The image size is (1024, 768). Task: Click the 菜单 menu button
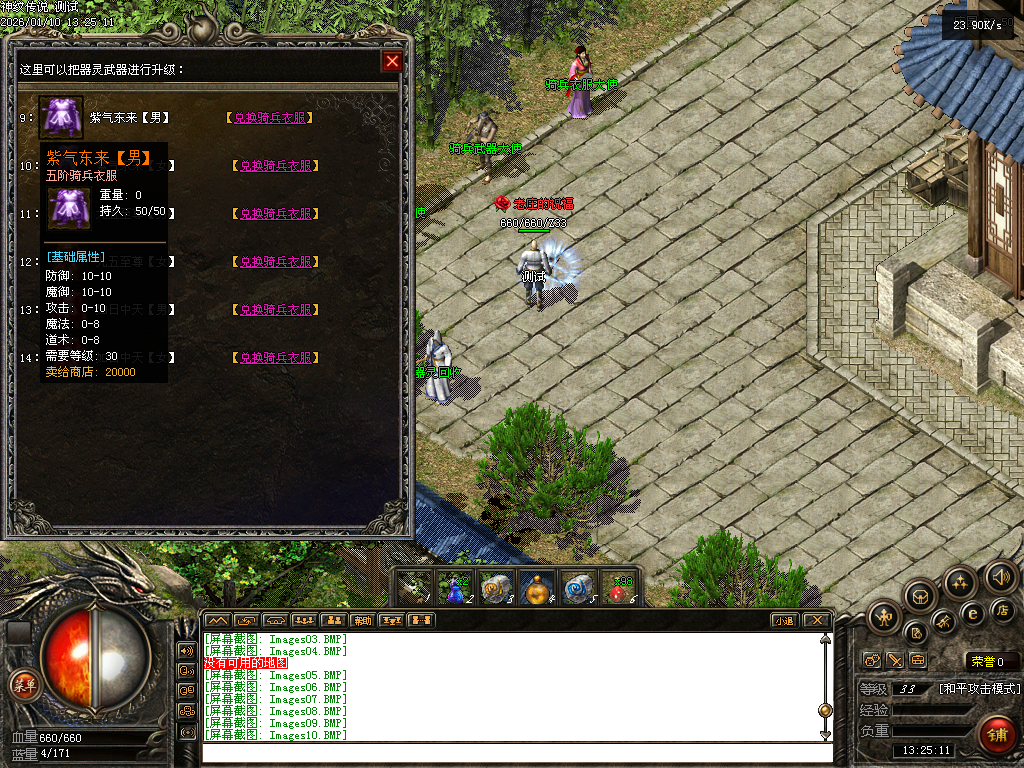23,685
